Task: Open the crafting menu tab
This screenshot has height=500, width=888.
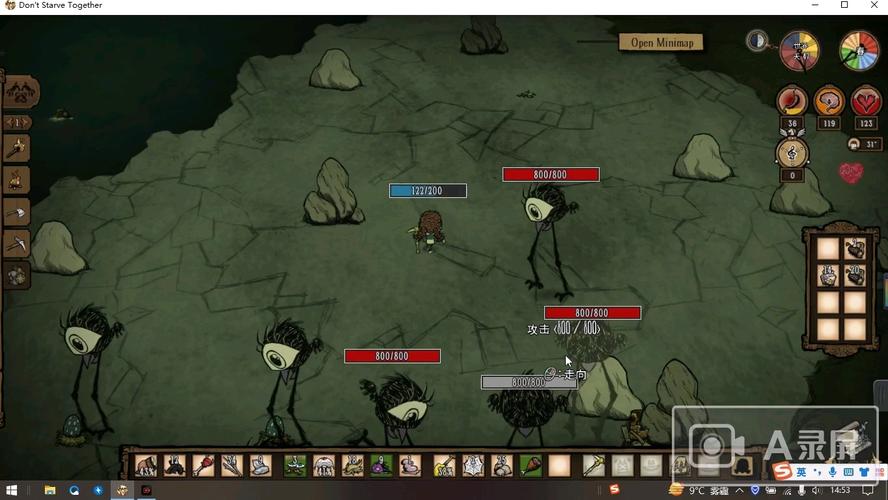Action: click(x=20, y=92)
